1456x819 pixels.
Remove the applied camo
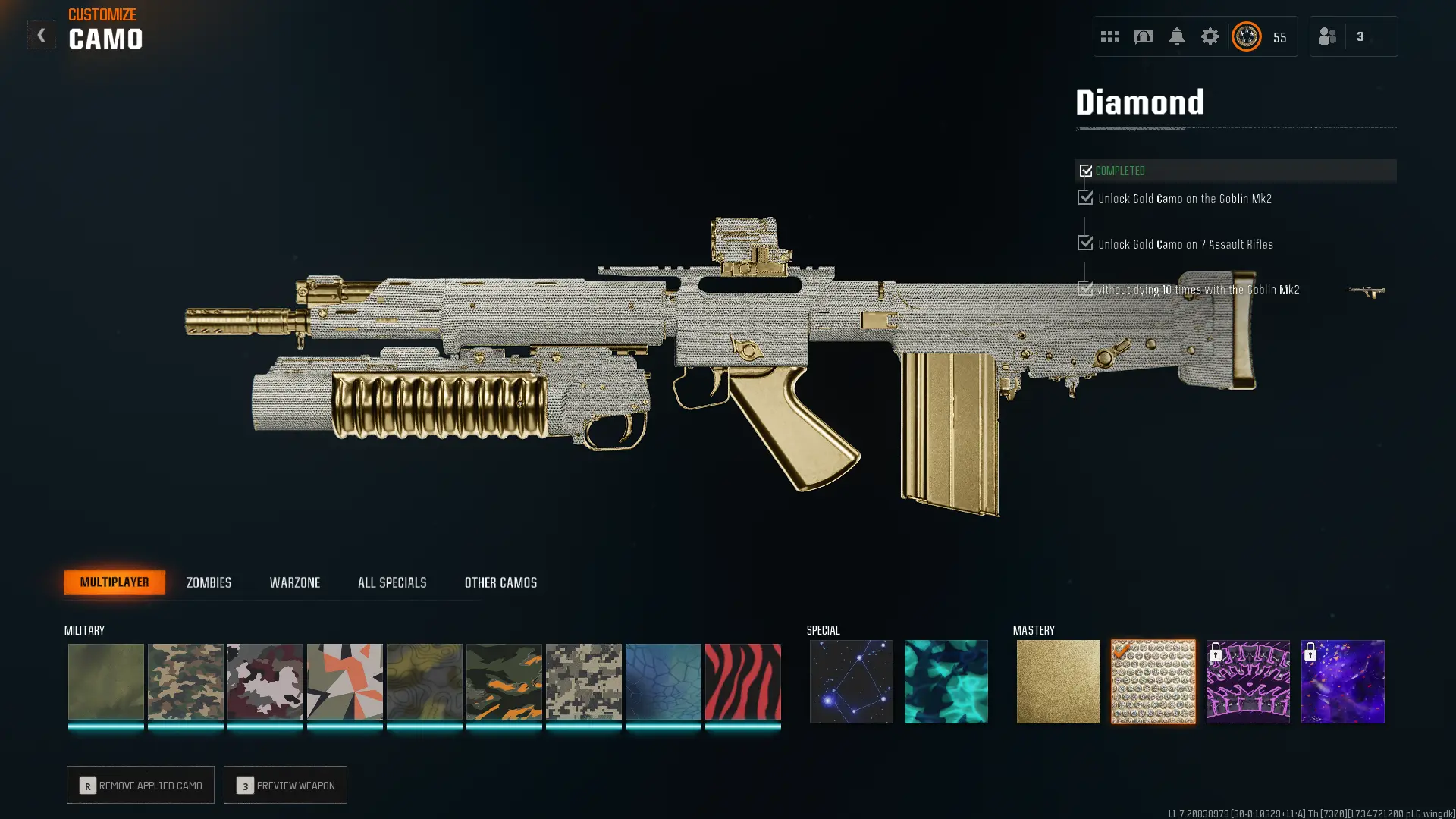coord(140,785)
